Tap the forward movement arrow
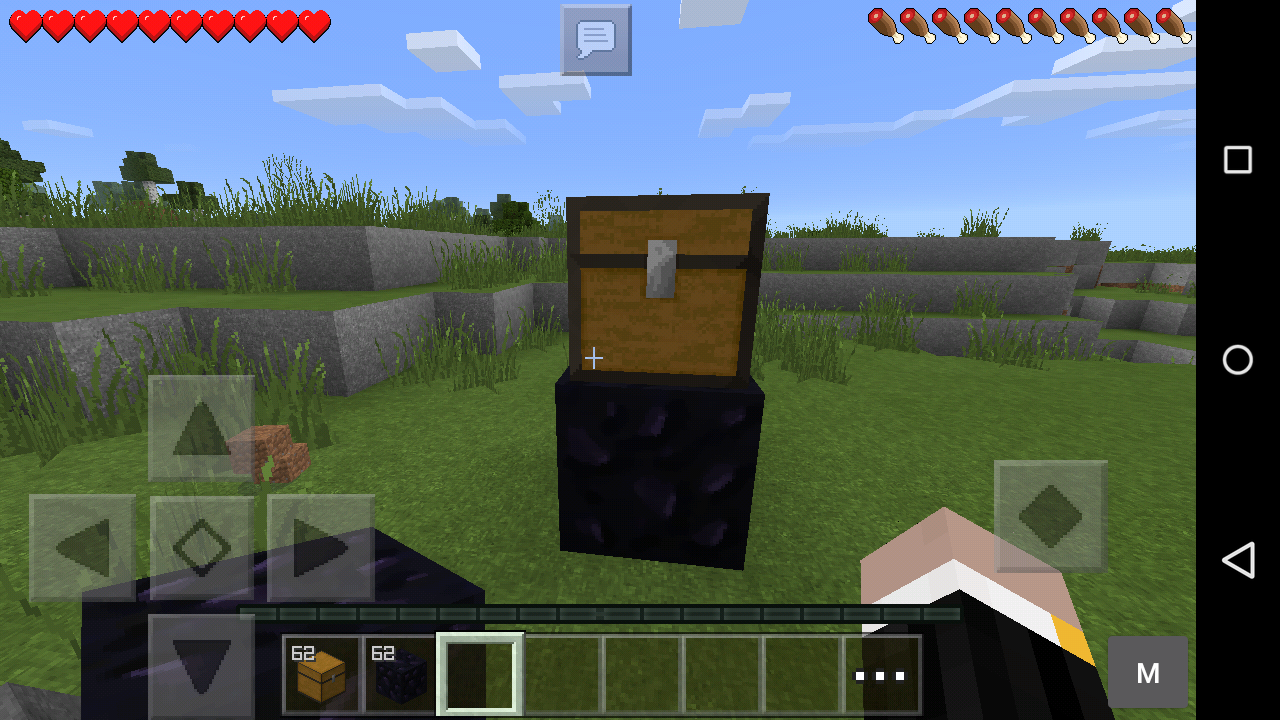The height and width of the screenshot is (720, 1280). [x=201, y=427]
